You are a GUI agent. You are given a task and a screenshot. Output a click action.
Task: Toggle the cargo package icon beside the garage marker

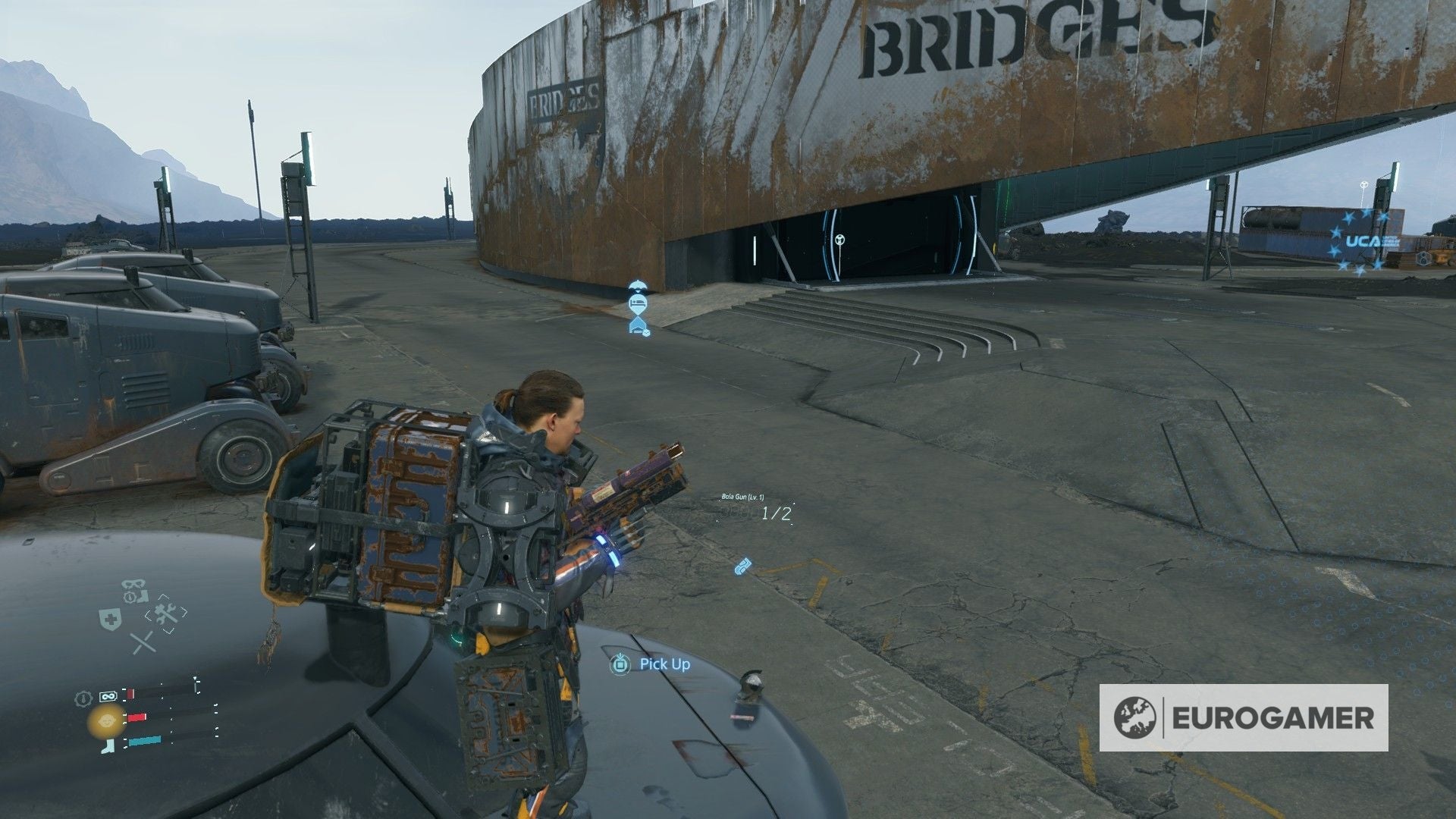pyautogui.click(x=646, y=333)
